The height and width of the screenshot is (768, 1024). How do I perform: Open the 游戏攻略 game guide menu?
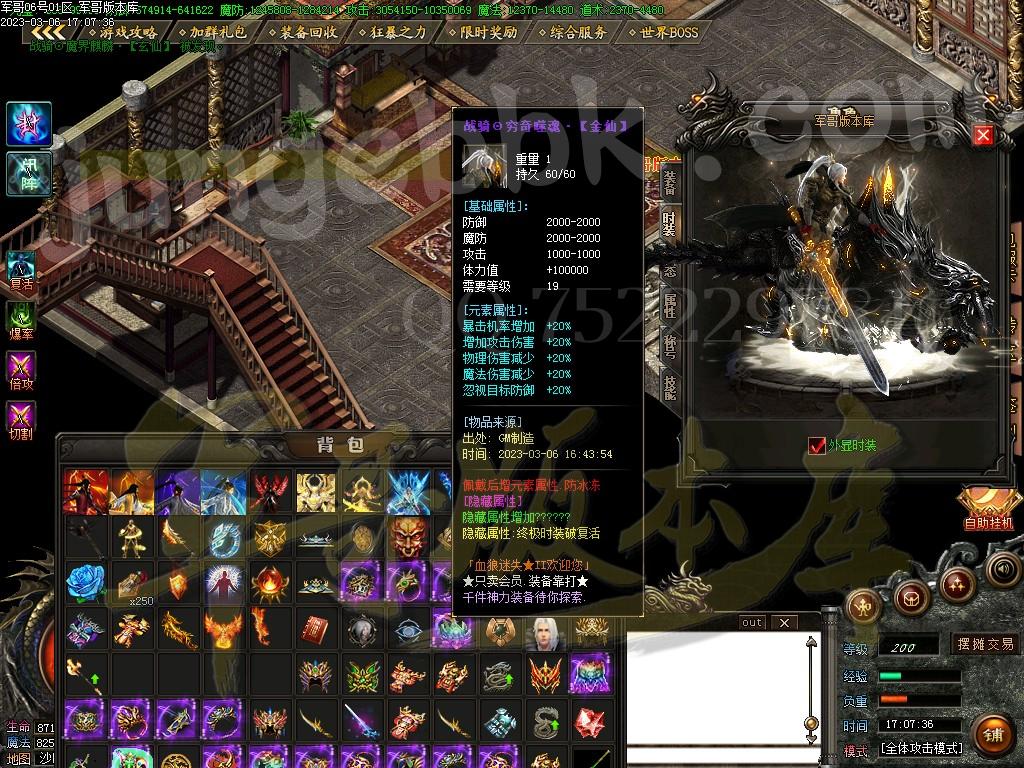click(128, 32)
